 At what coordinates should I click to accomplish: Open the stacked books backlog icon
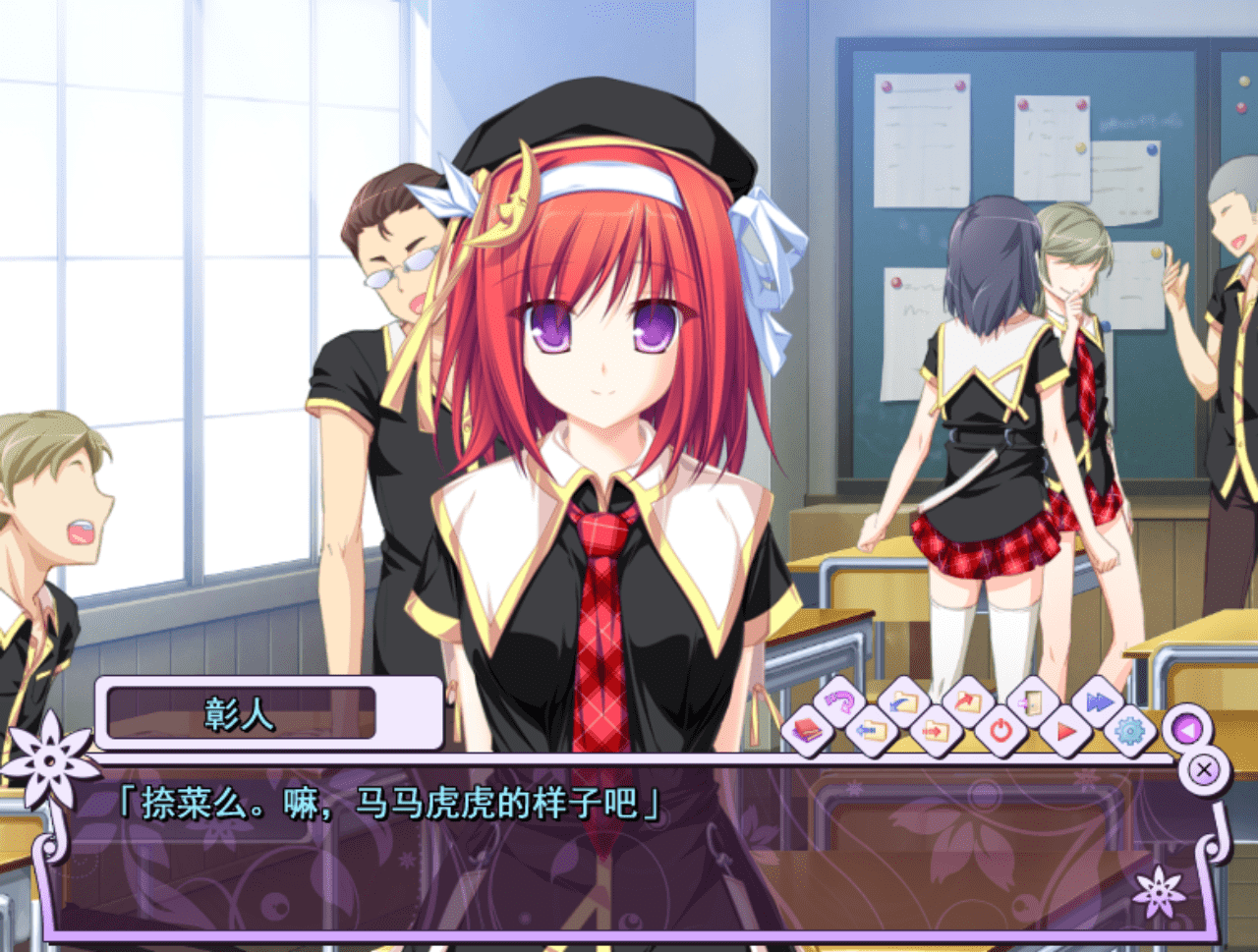pyautogui.click(x=807, y=730)
